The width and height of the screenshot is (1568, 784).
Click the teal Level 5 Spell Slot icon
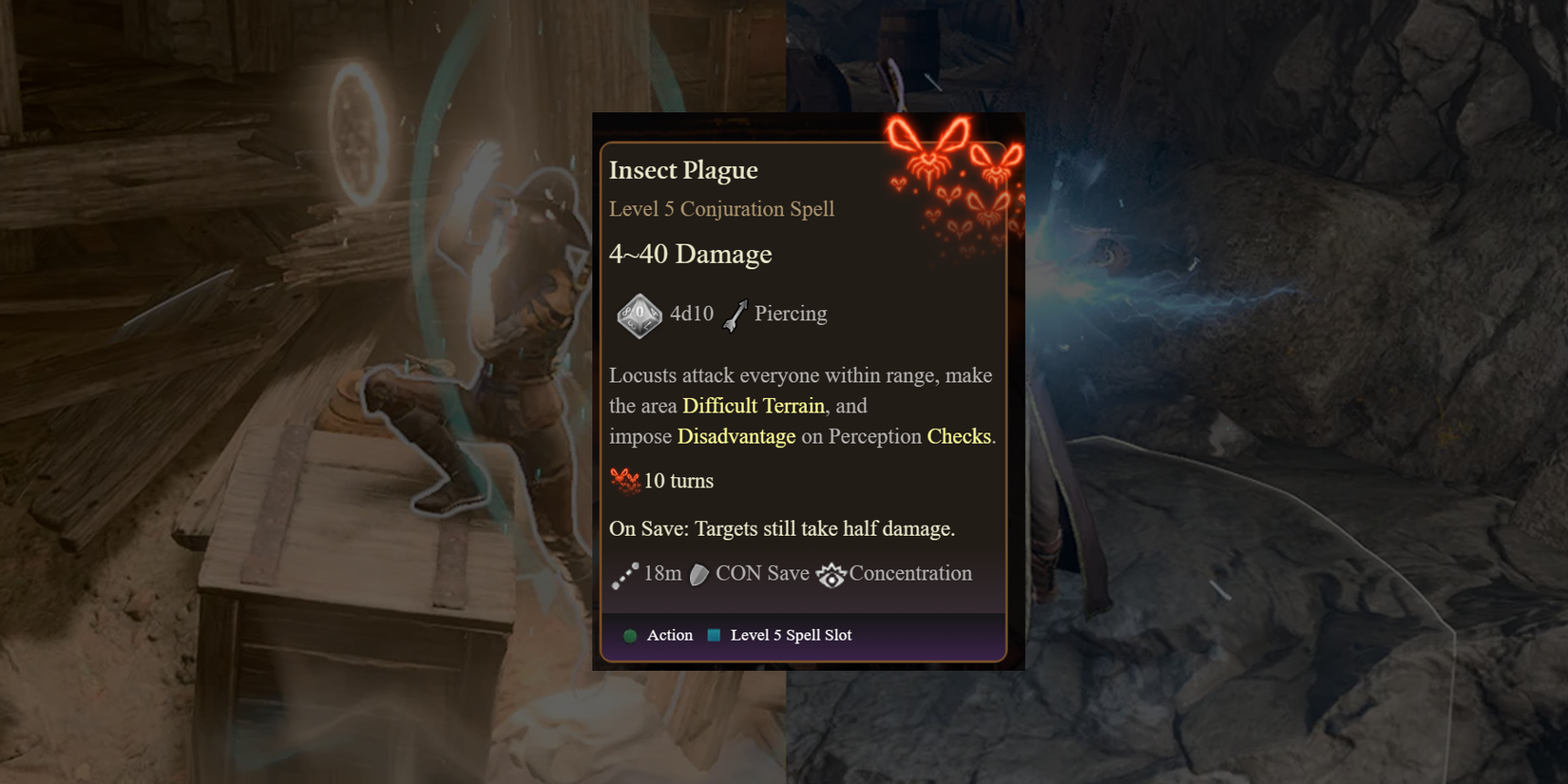click(x=712, y=634)
